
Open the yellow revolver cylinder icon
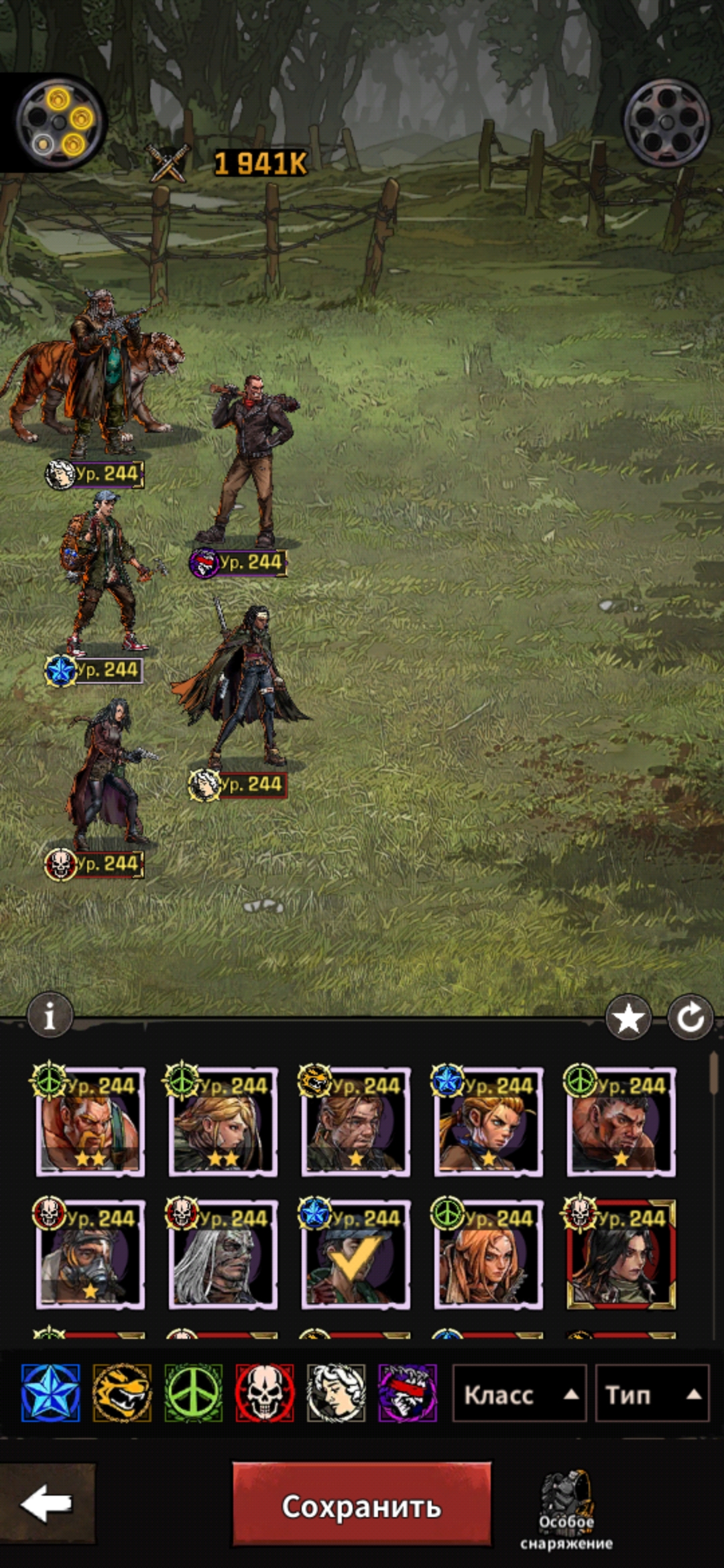pyautogui.click(x=60, y=122)
